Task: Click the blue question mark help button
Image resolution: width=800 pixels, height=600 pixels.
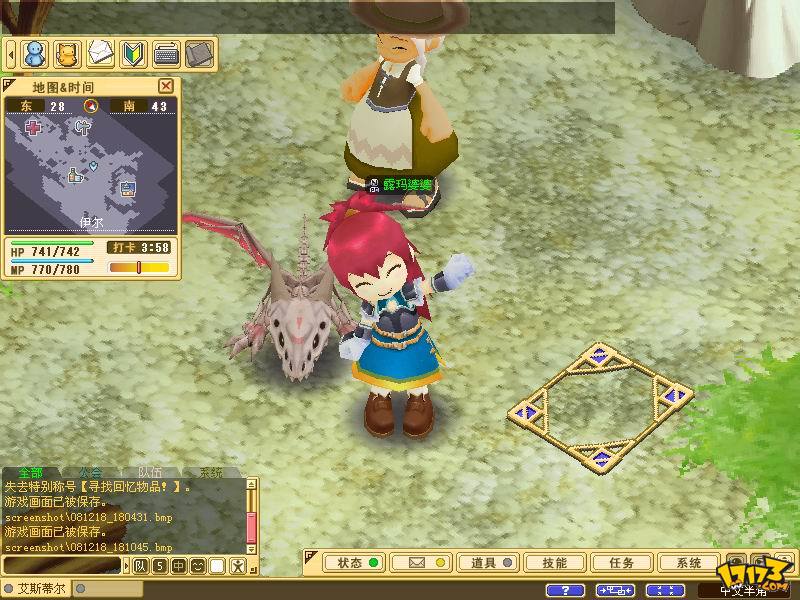Action: click(566, 590)
